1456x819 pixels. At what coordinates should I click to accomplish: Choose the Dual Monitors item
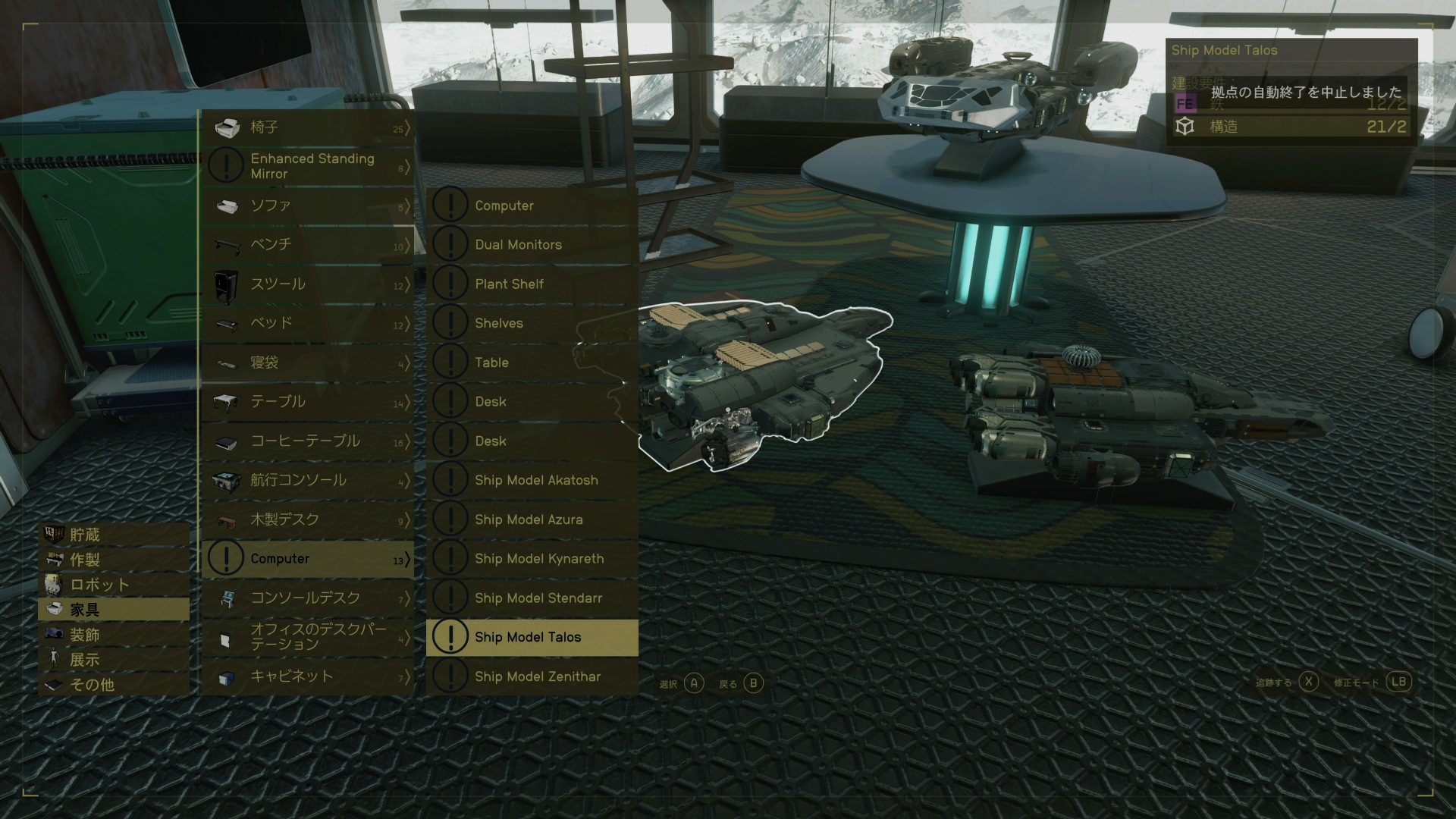[x=531, y=244]
